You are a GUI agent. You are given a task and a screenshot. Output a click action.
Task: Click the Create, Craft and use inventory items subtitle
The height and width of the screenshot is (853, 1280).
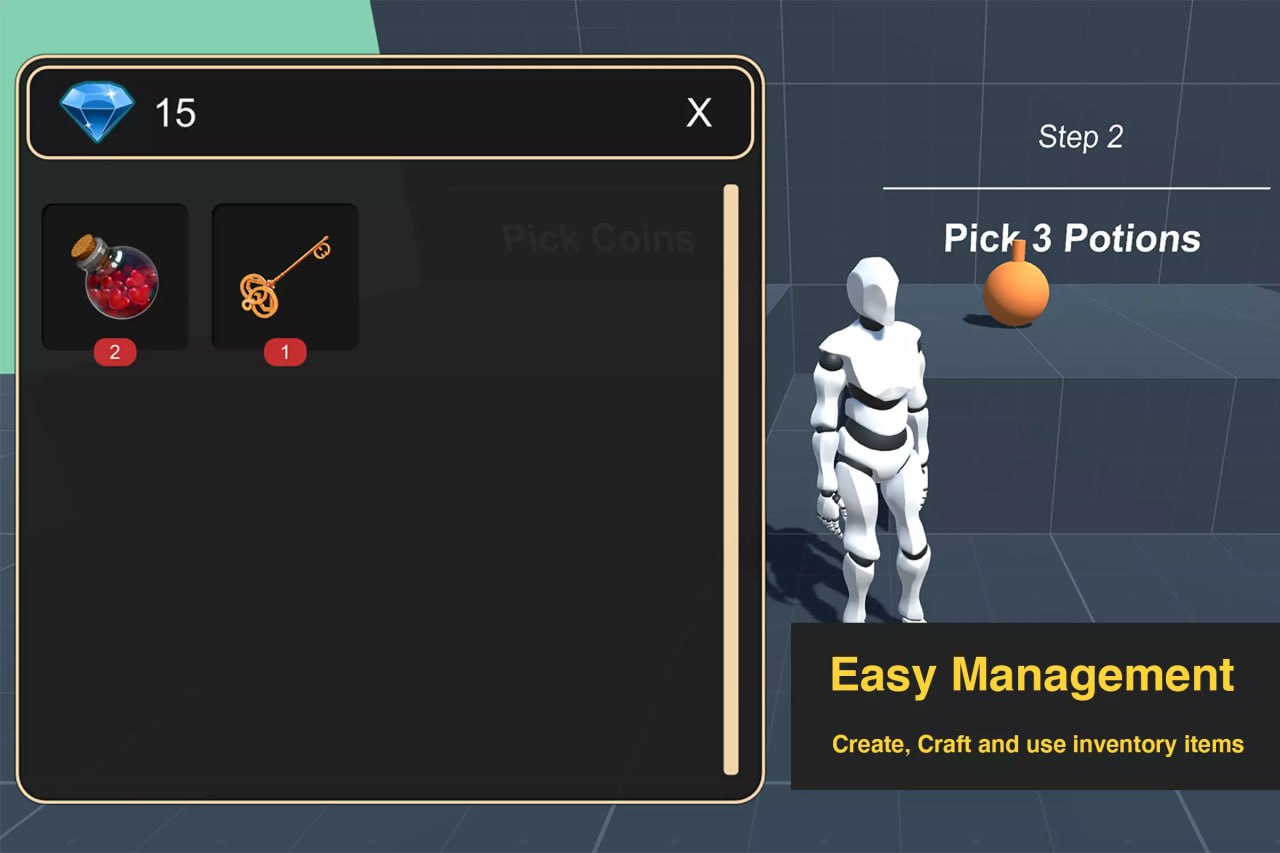[x=1036, y=744]
